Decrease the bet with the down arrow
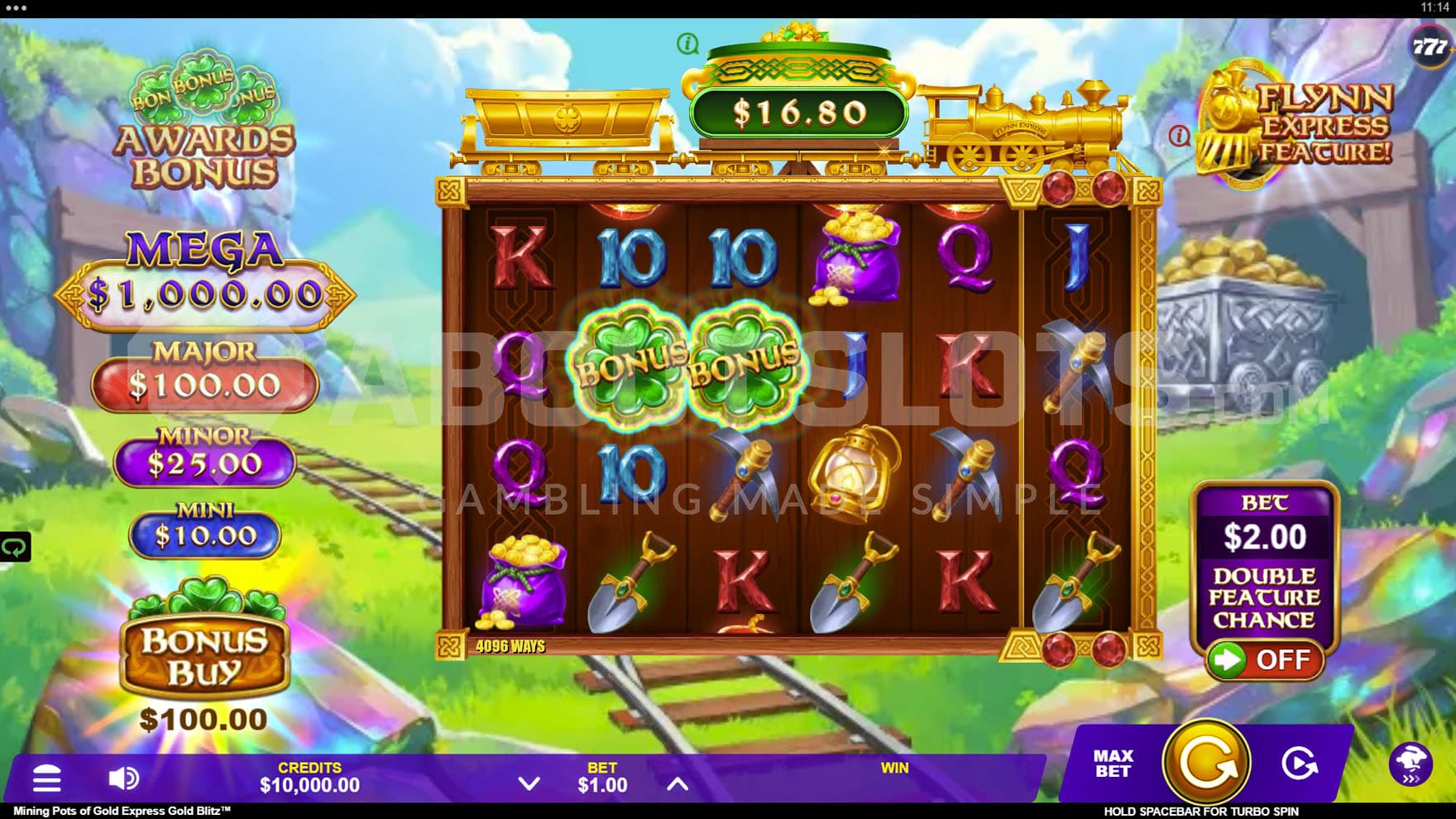The height and width of the screenshot is (819, 1456). click(529, 783)
